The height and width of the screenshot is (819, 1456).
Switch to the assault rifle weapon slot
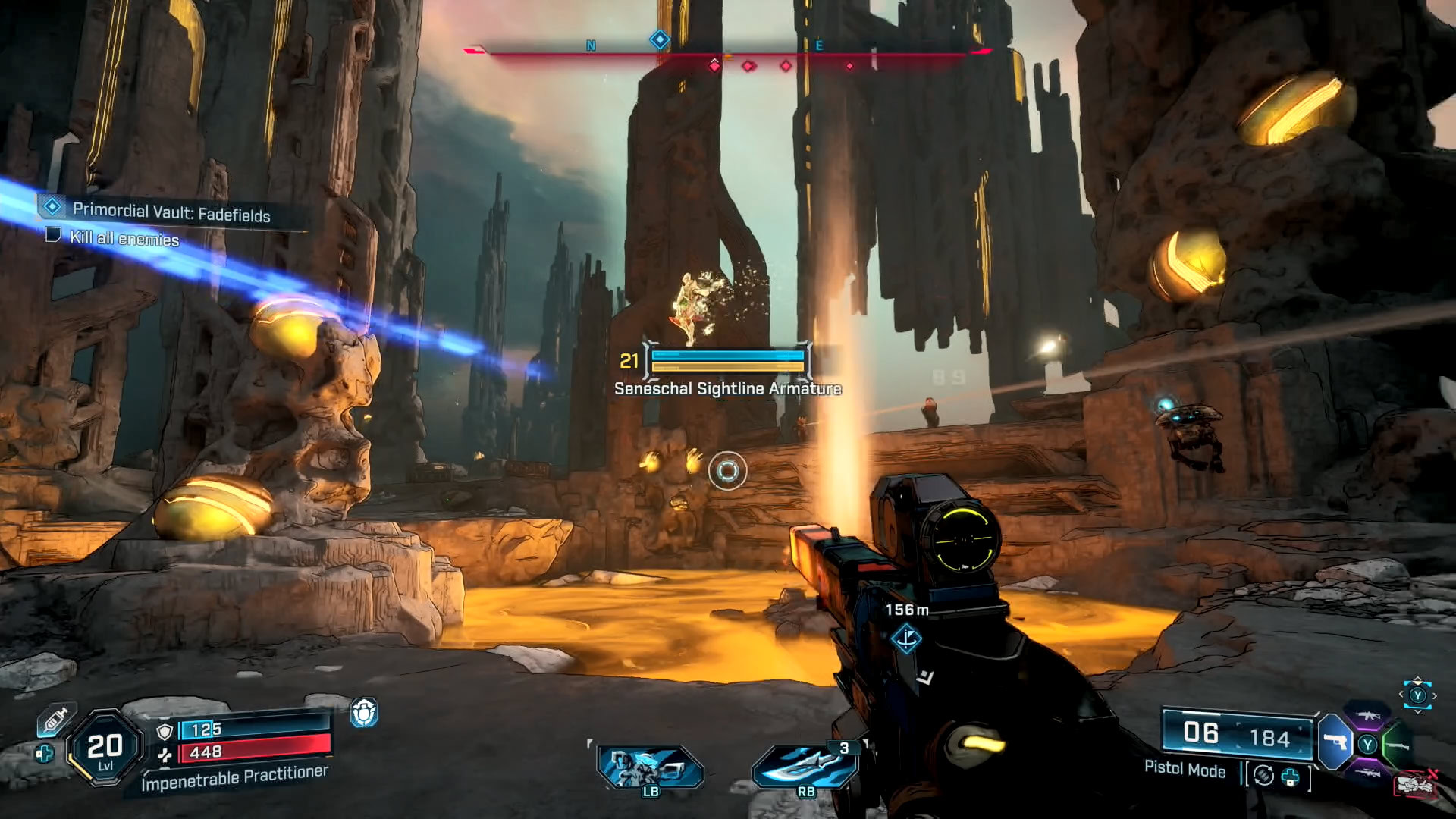(x=1367, y=715)
